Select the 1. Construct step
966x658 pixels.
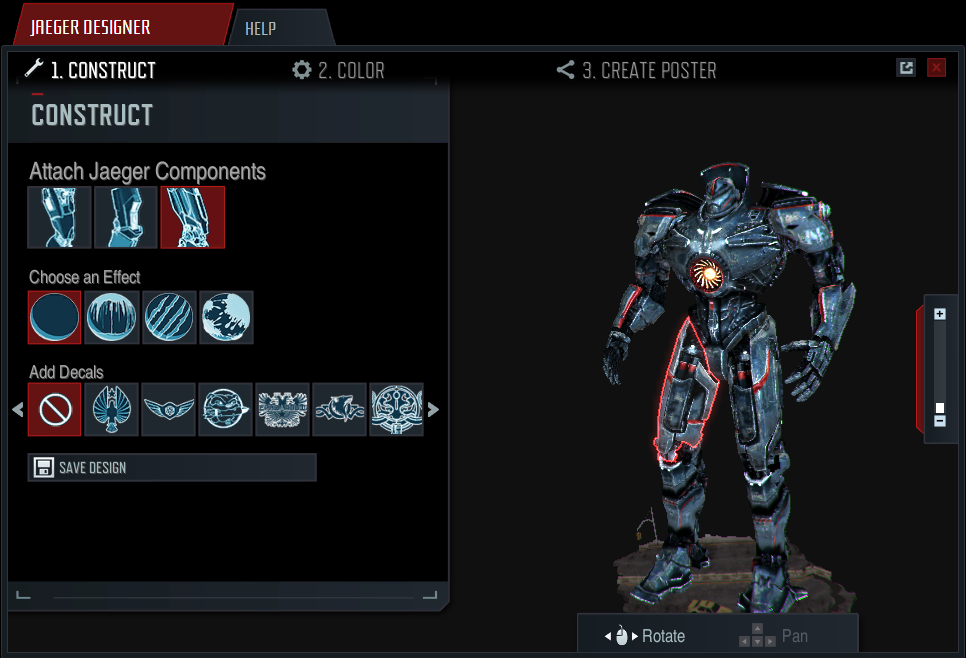[90, 70]
